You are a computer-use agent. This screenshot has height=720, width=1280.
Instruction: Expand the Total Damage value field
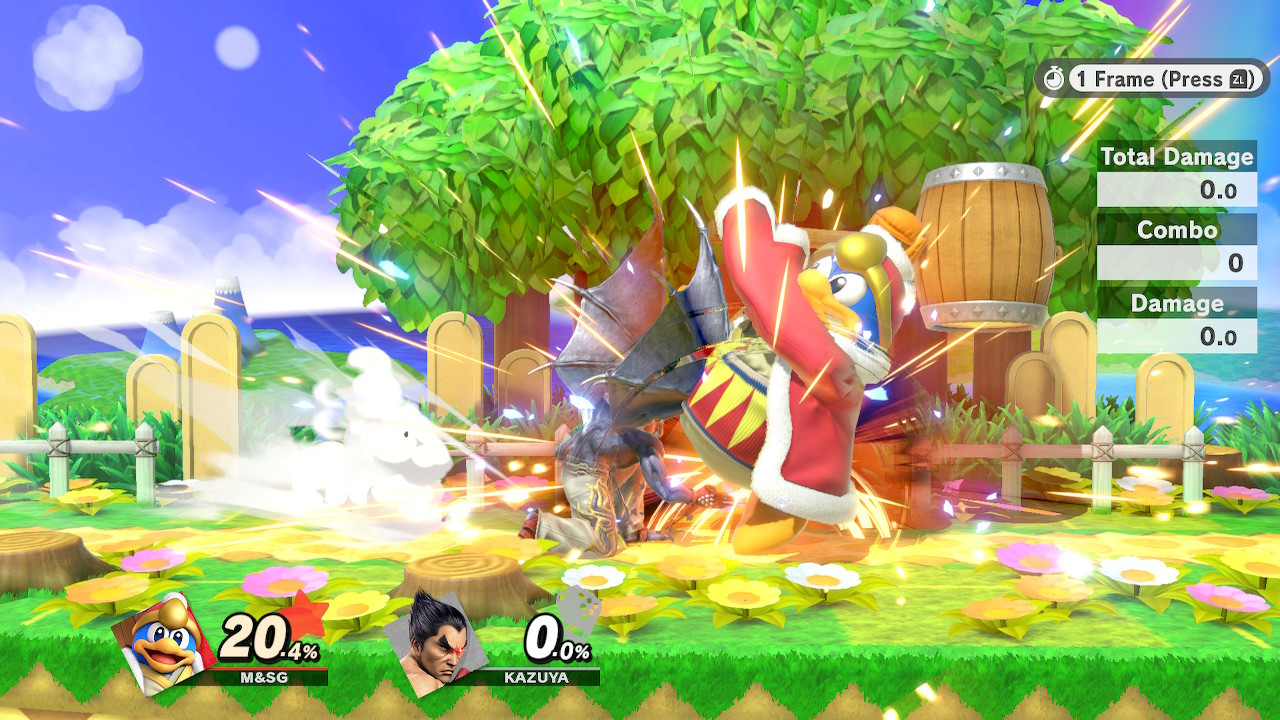click(1177, 188)
